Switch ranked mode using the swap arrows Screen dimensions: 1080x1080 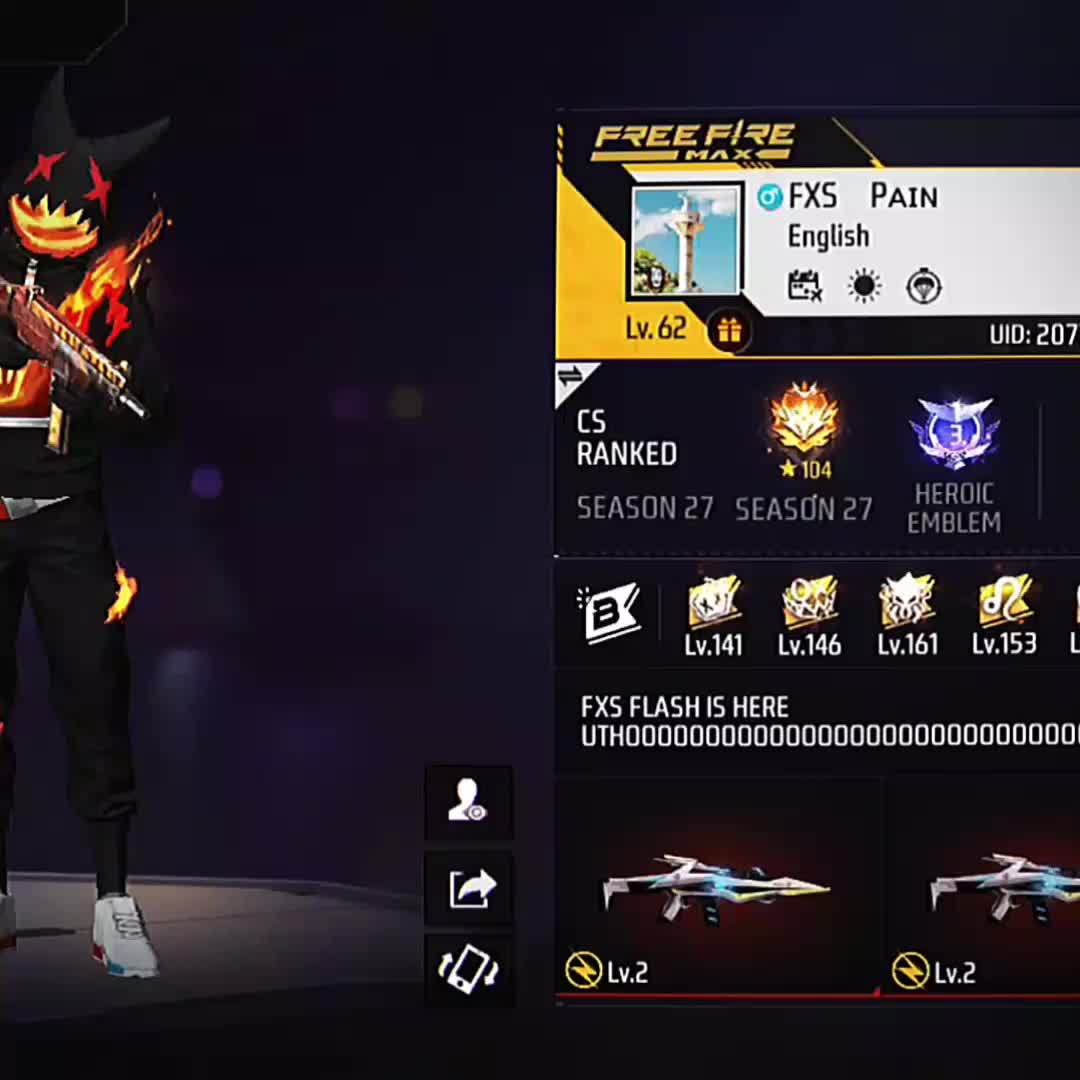click(571, 377)
